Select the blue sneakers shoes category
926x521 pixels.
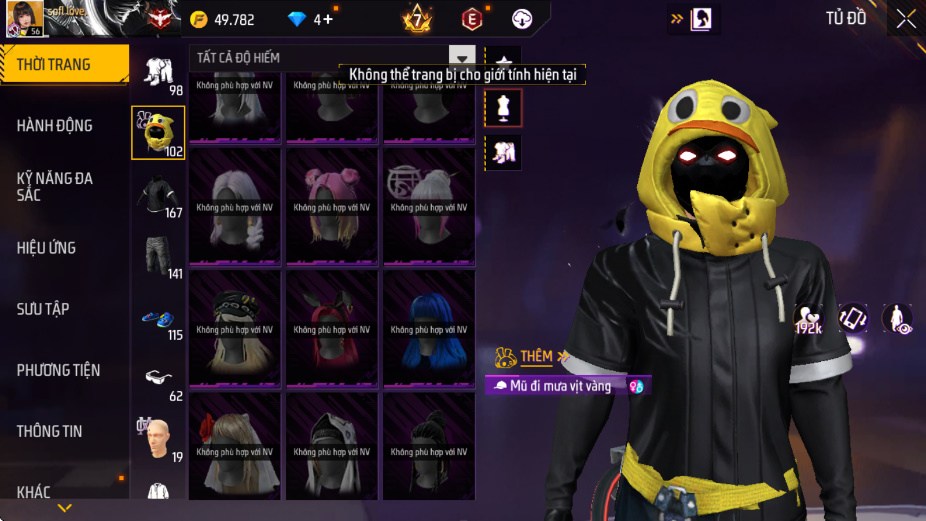[x=158, y=320]
